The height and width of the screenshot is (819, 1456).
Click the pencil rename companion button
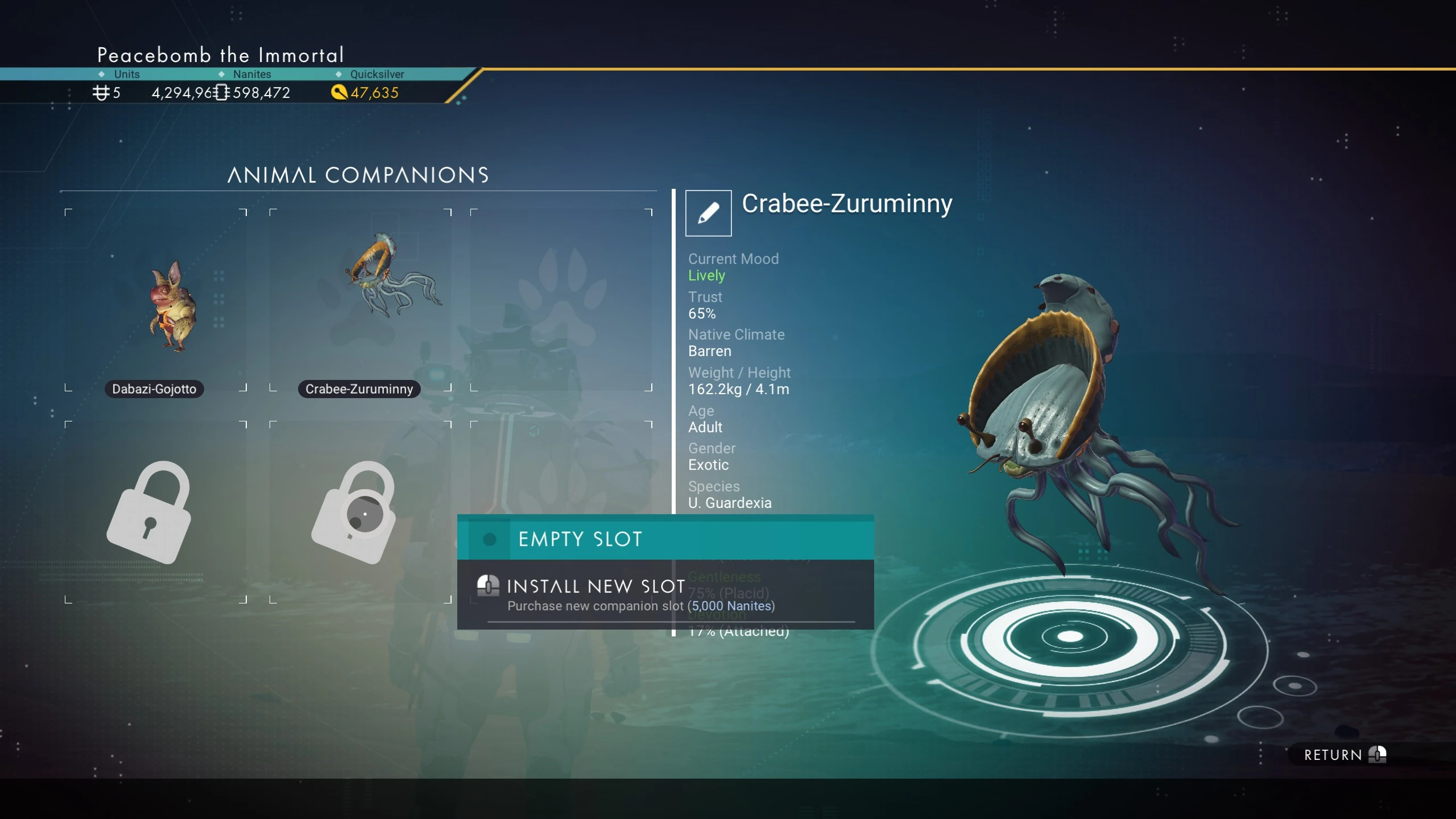pos(708,213)
